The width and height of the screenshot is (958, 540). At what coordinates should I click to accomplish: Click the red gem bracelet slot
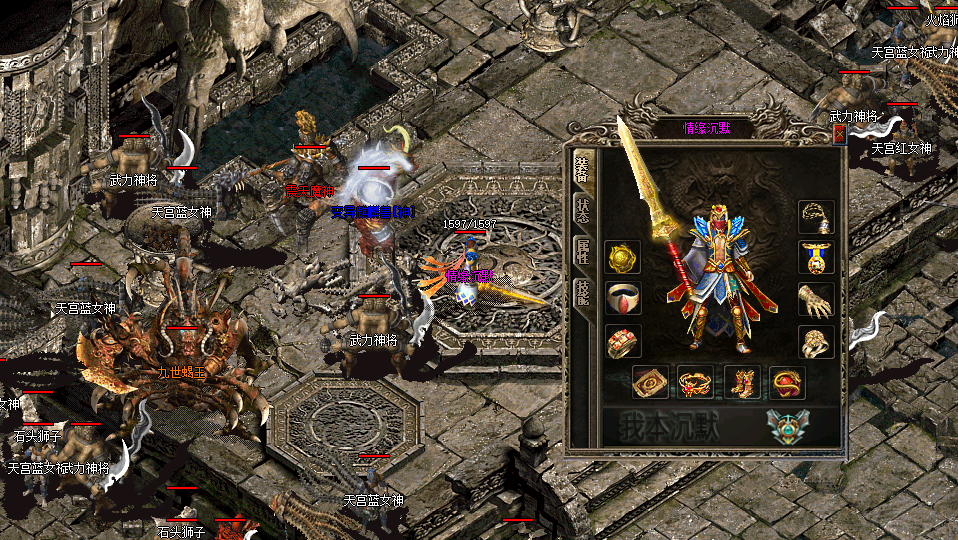pos(623,300)
